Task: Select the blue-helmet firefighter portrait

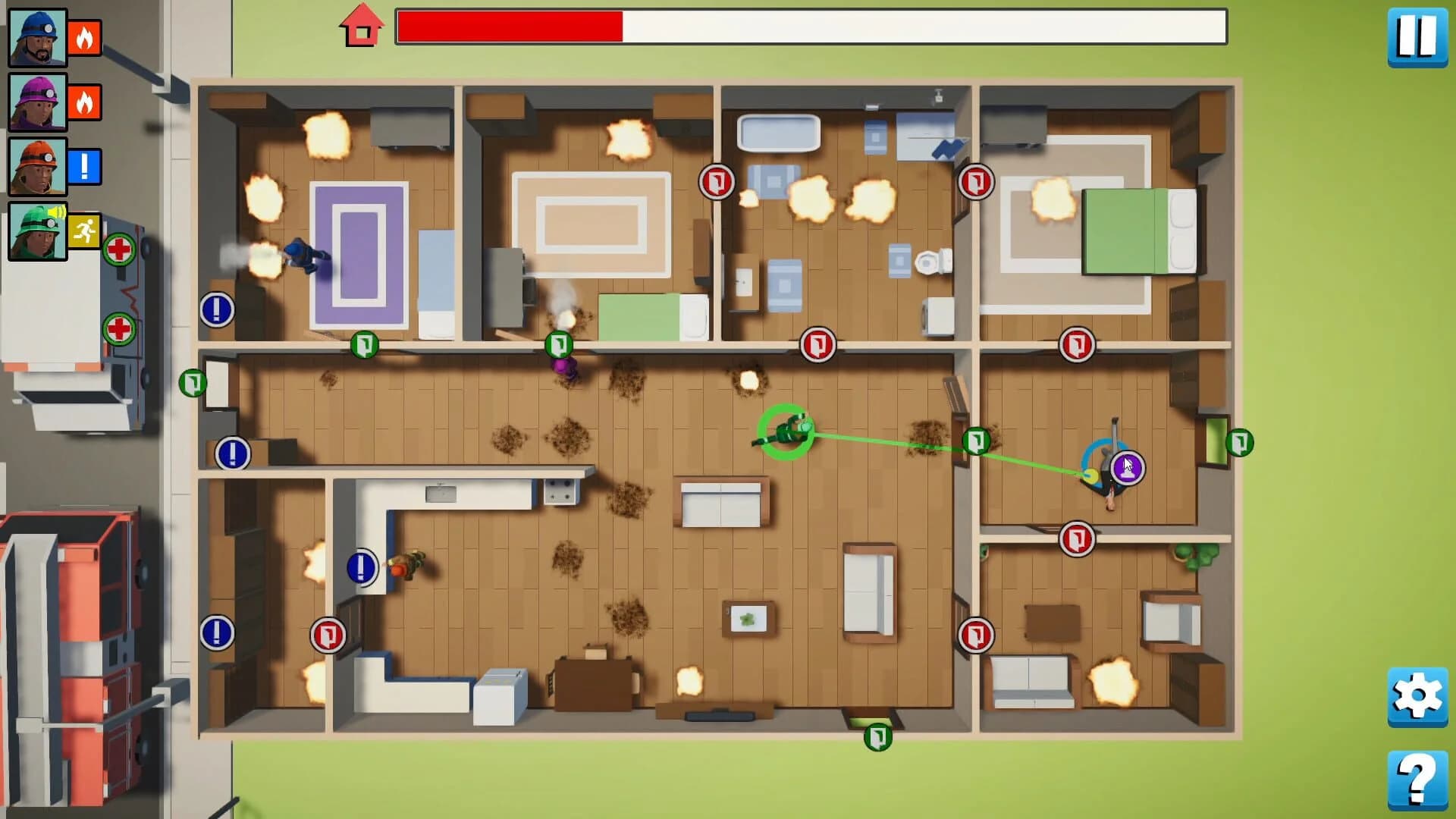Action: pyautogui.click(x=36, y=37)
